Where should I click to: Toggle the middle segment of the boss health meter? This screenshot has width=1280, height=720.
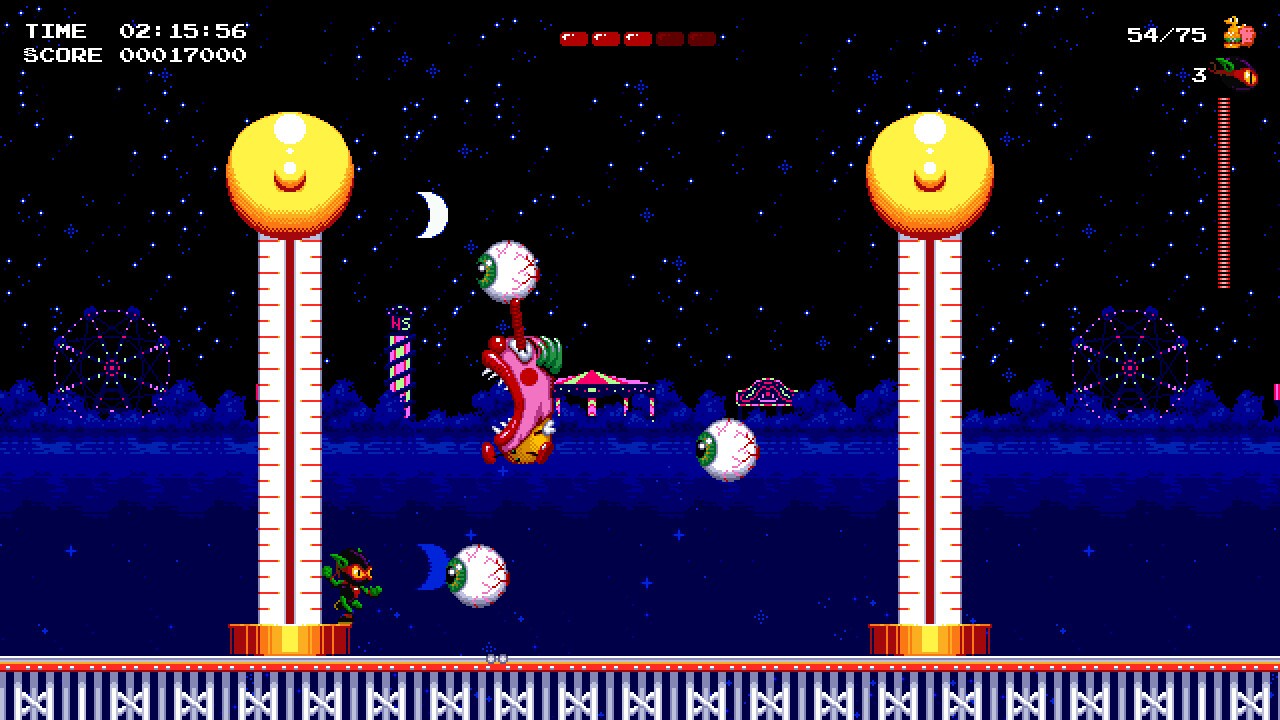pyautogui.click(x=637, y=39)
